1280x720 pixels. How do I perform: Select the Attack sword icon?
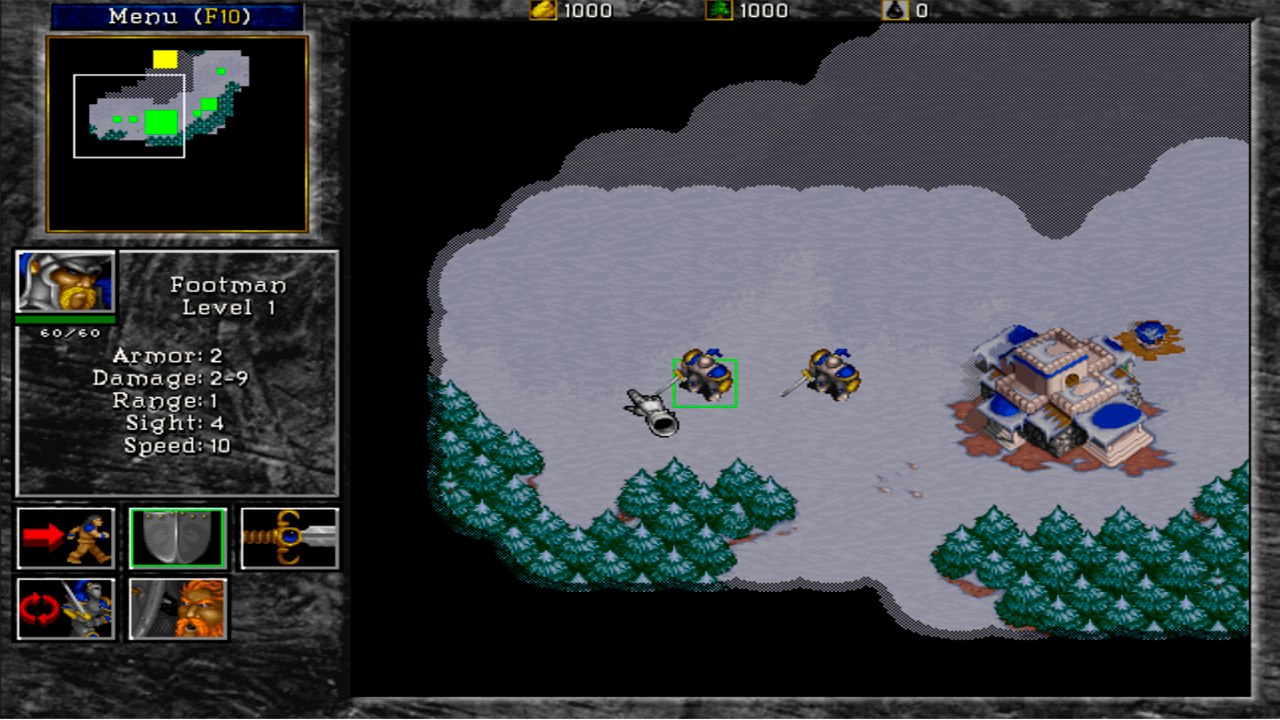point(289,538)
